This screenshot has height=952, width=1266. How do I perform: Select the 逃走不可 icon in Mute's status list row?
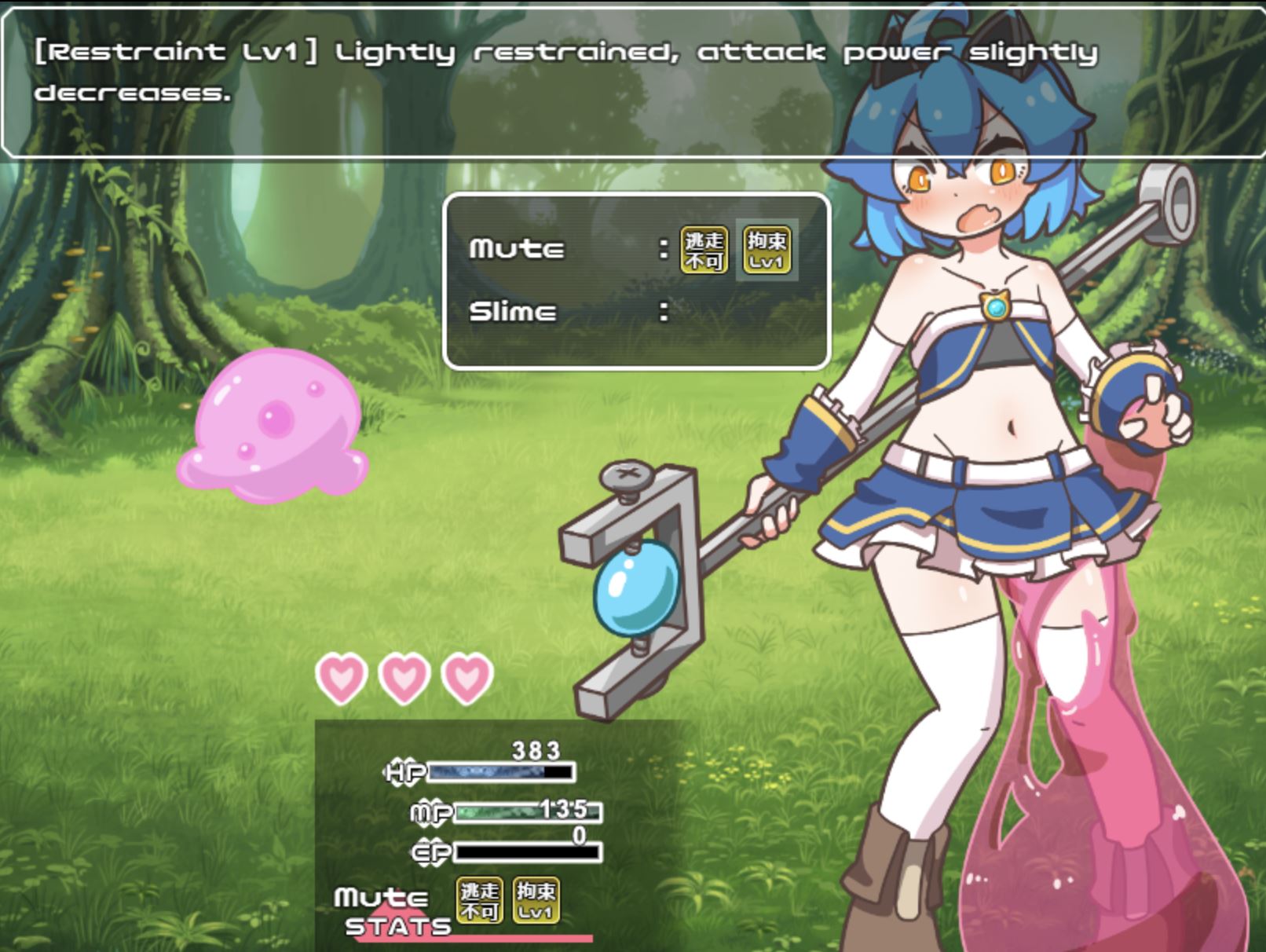pyautogui.click(x=703, y=250)
